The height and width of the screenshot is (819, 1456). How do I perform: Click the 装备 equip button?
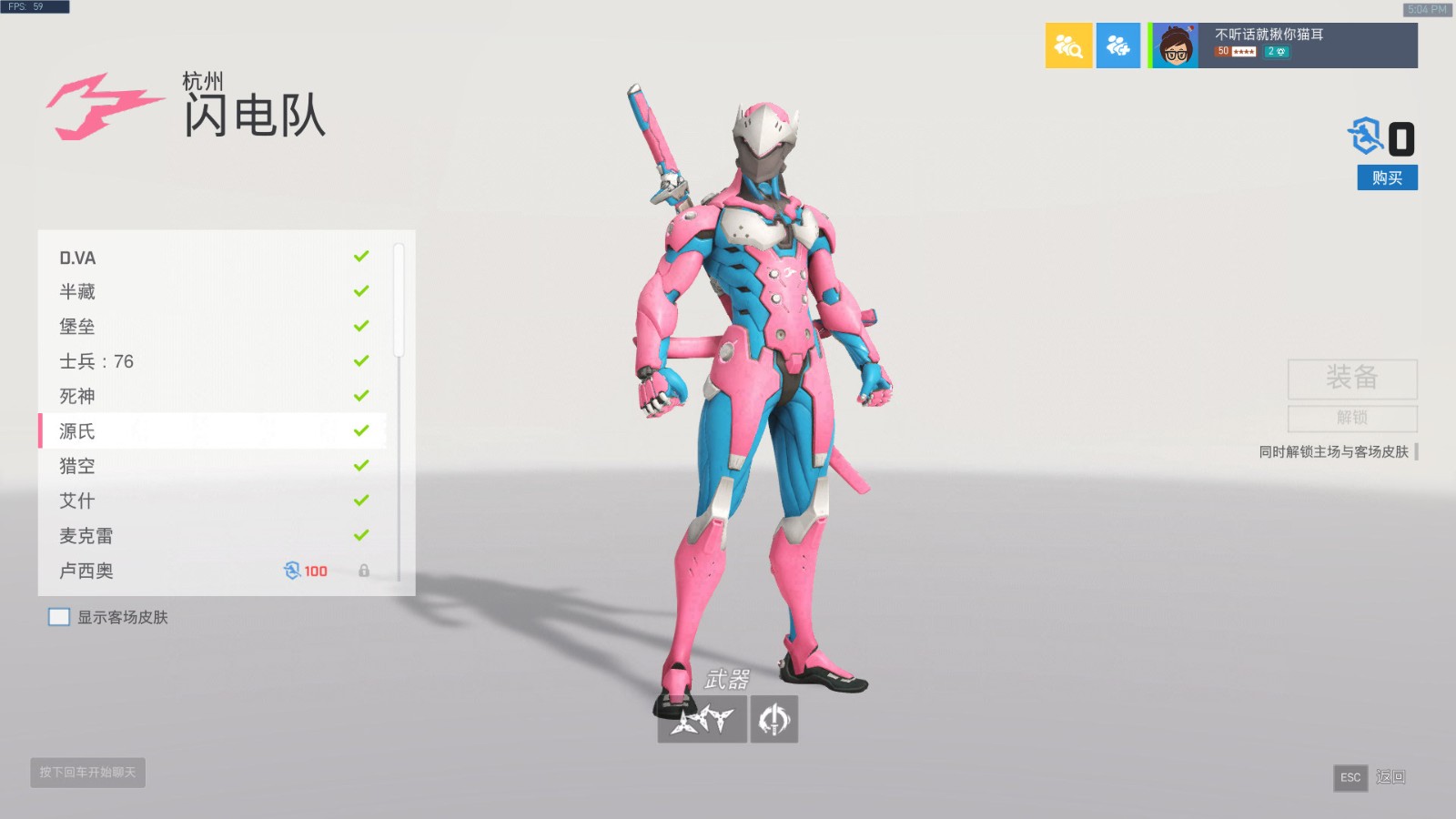tap(1352, 379)
